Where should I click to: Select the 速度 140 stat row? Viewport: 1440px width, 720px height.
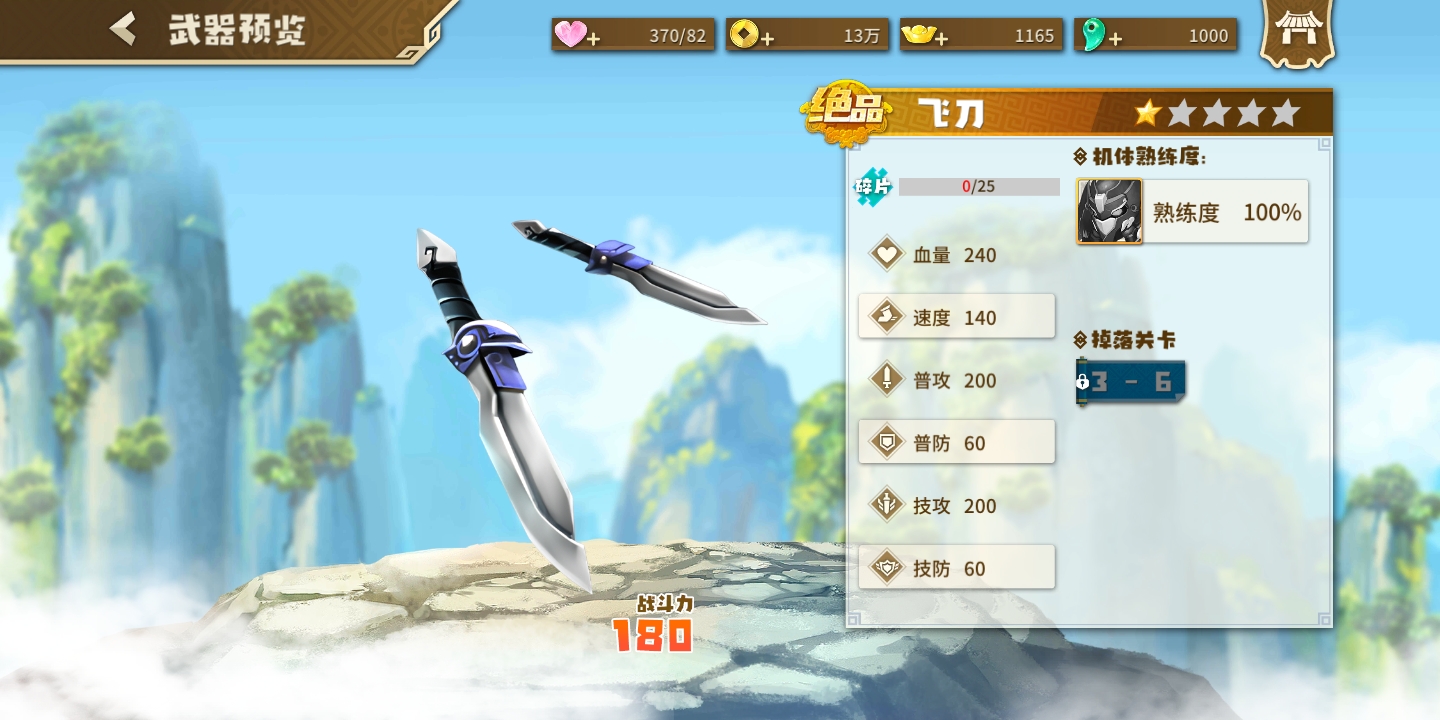coord(956,317)
